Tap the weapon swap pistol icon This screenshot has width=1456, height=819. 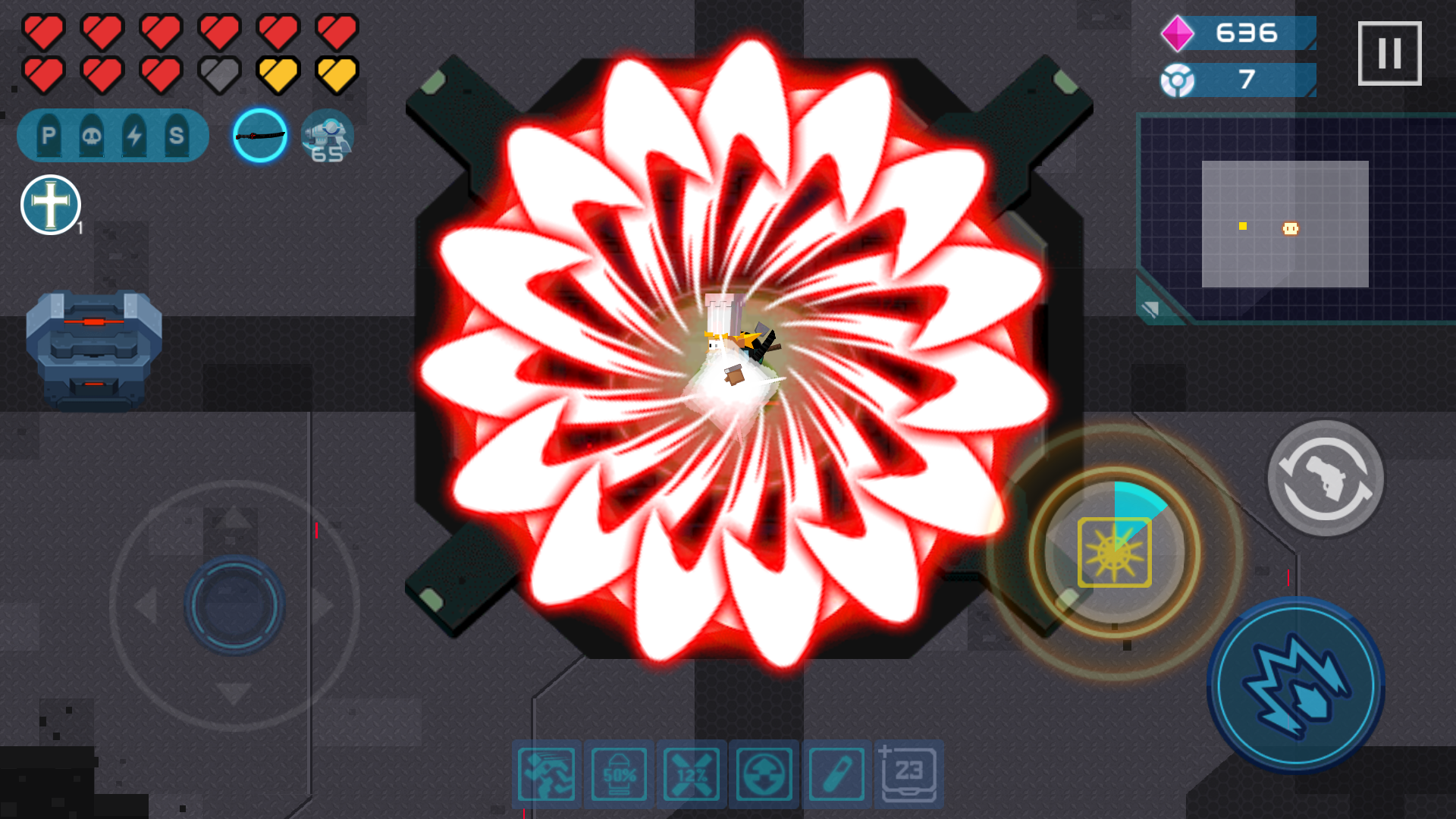[x=1326, y=479]
